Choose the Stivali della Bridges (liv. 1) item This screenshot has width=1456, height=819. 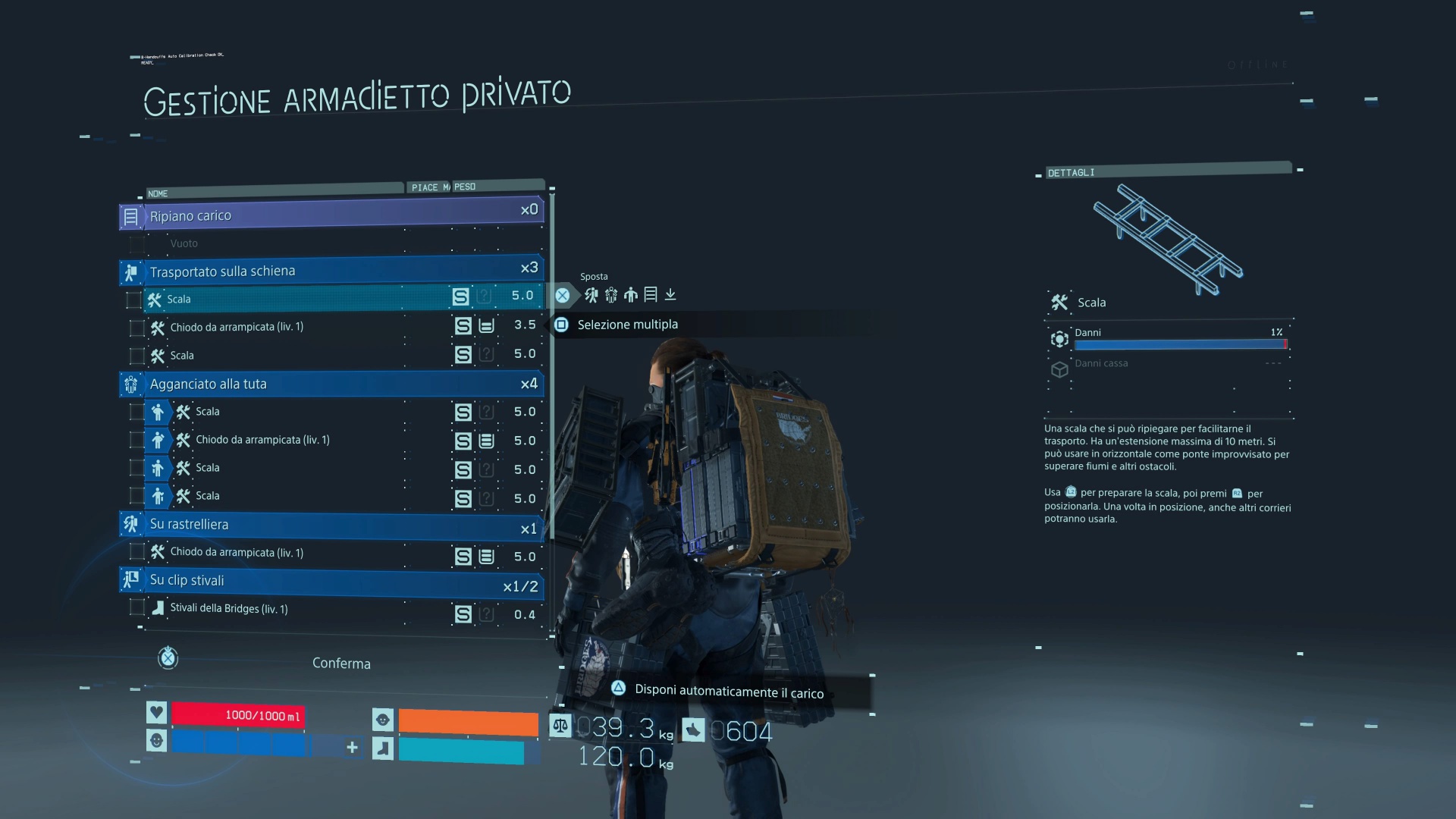point(303,609)
